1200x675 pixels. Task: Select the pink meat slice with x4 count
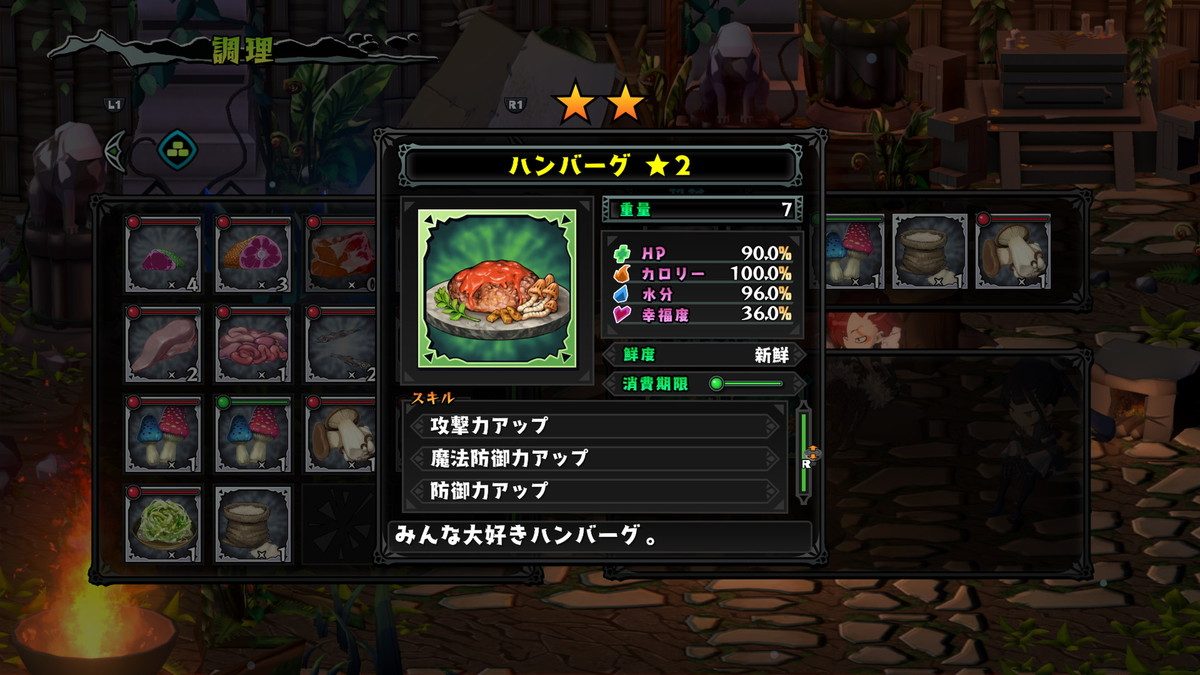(163, 254)
